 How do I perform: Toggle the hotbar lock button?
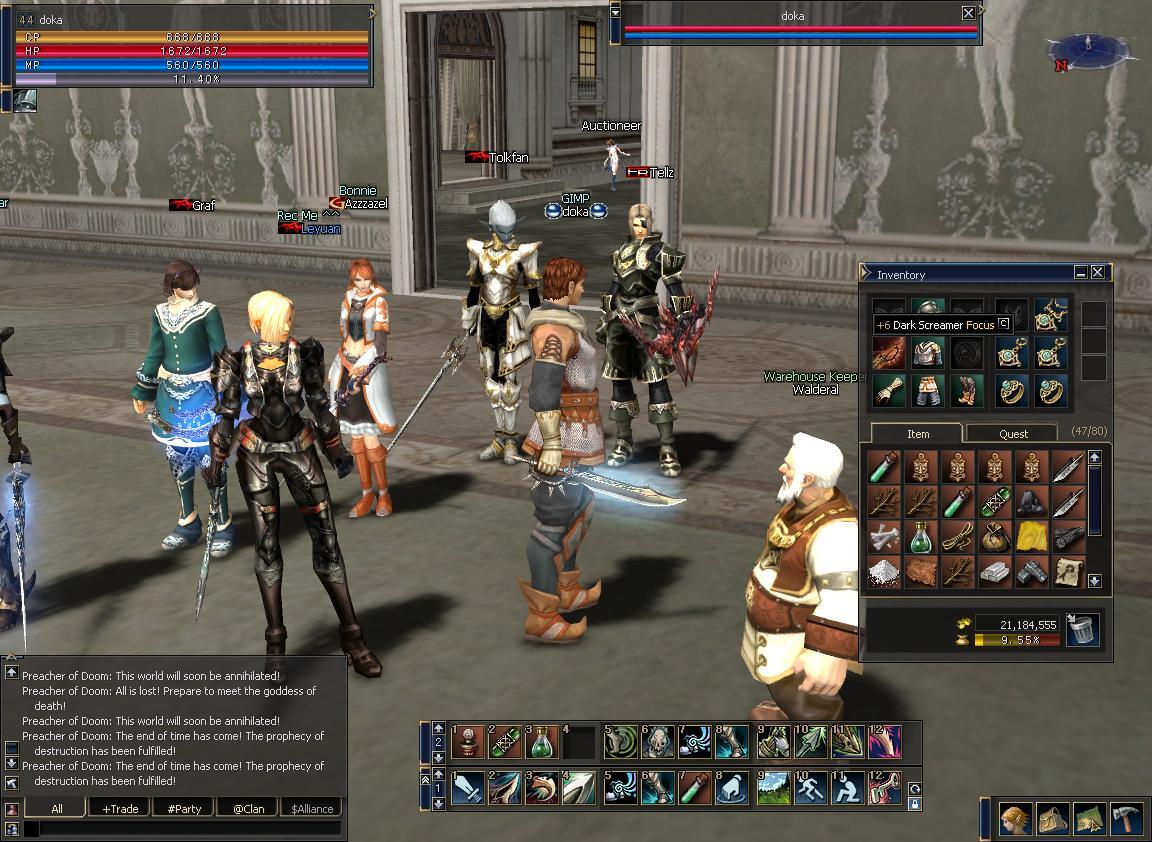click(x=915, y=803)
